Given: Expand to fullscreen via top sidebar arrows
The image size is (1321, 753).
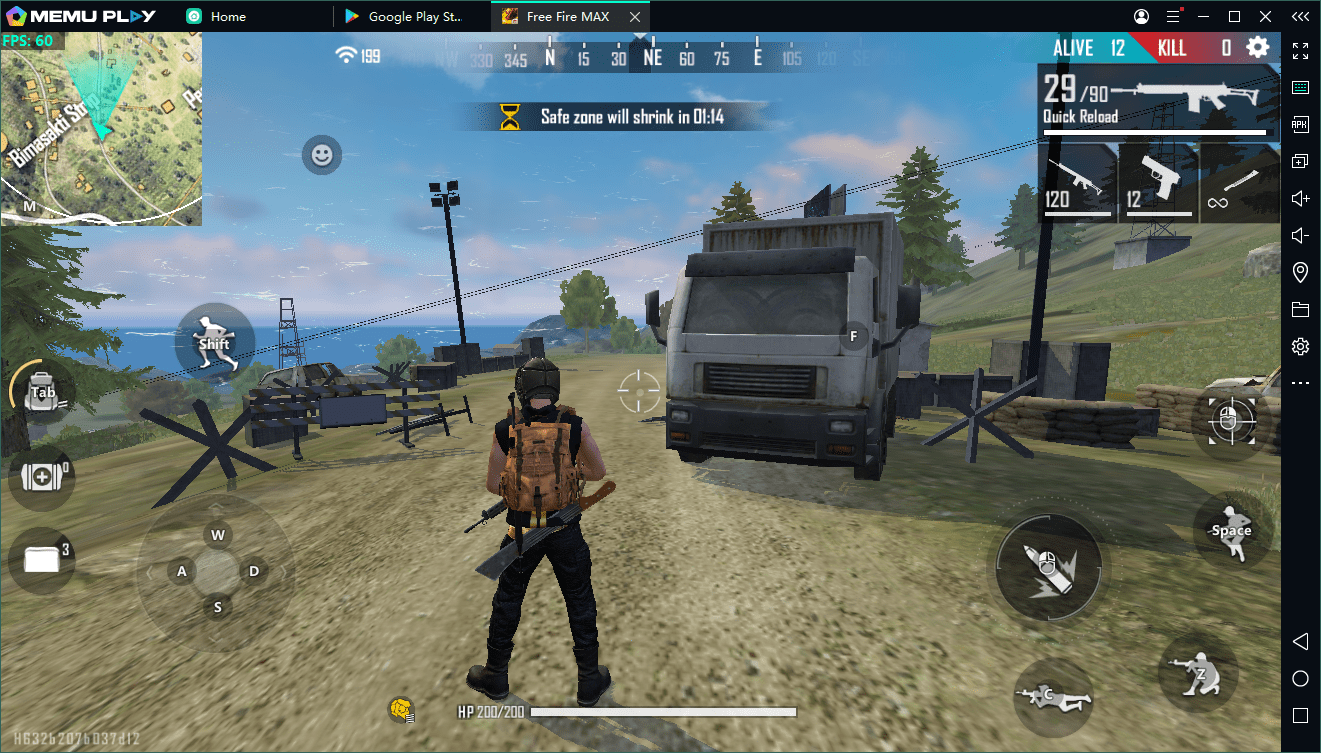Looking at the screenshot, I should 1300,50.
